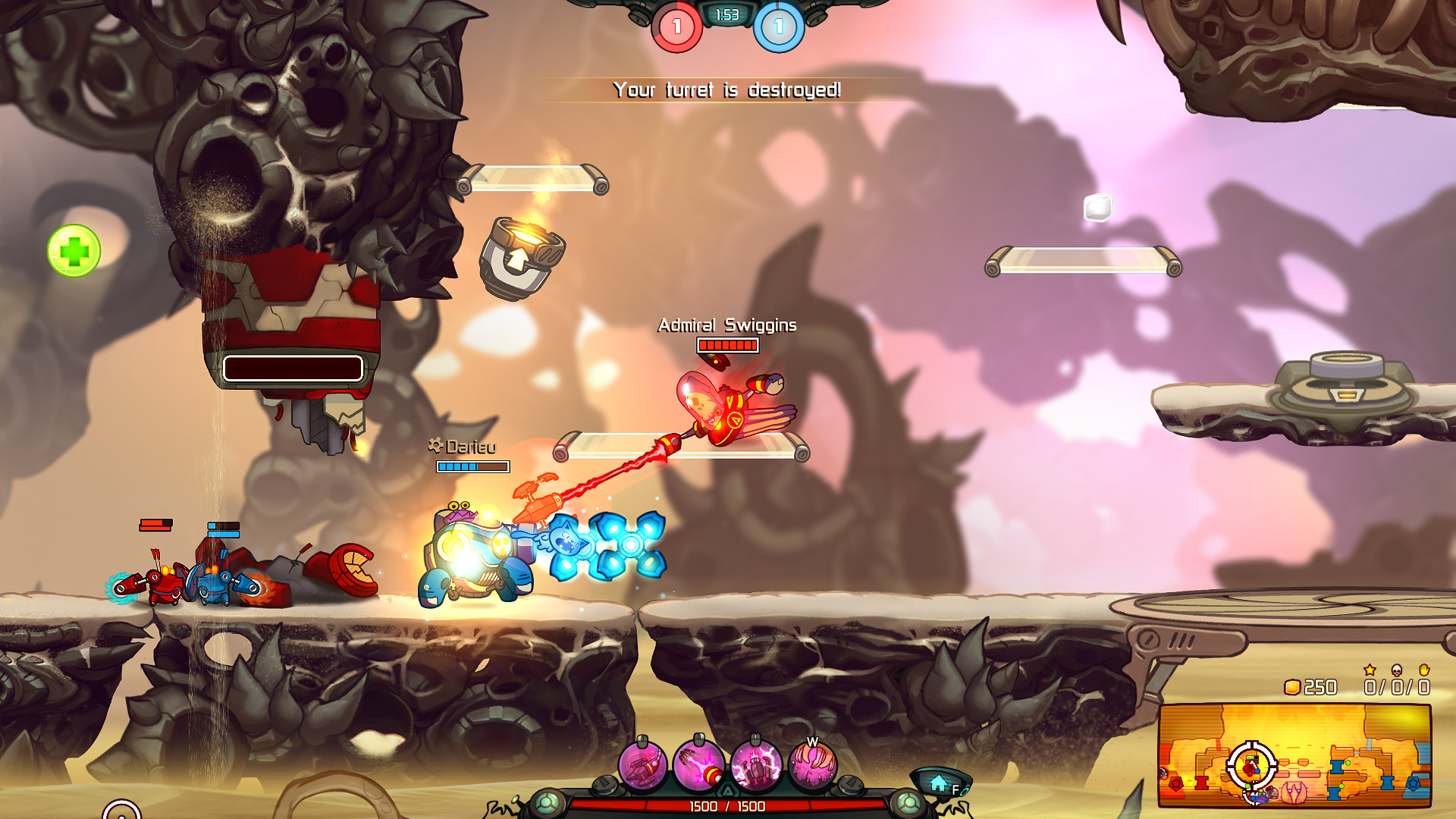Click the star icon above the minimap

[x=1371, y=670]
